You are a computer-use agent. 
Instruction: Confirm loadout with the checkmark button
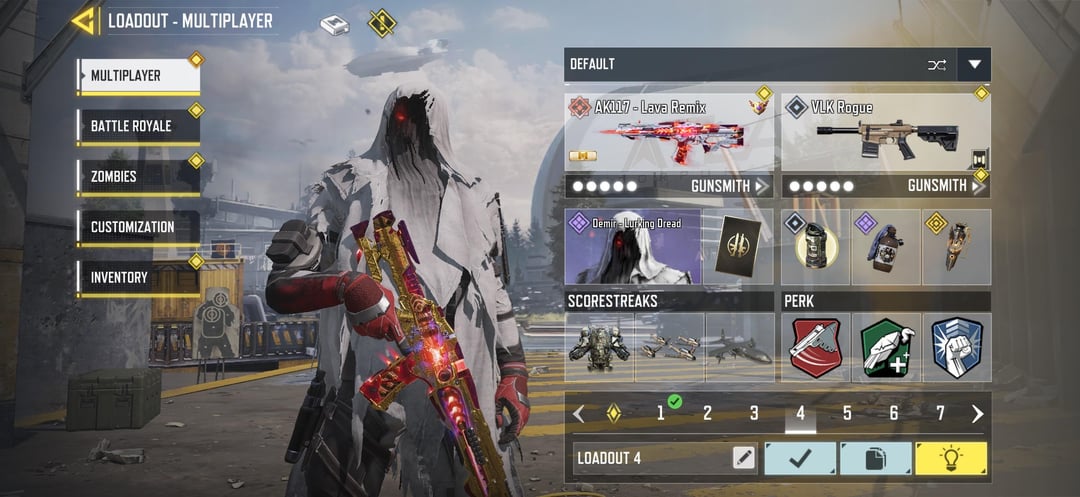[x=800, y=458]
